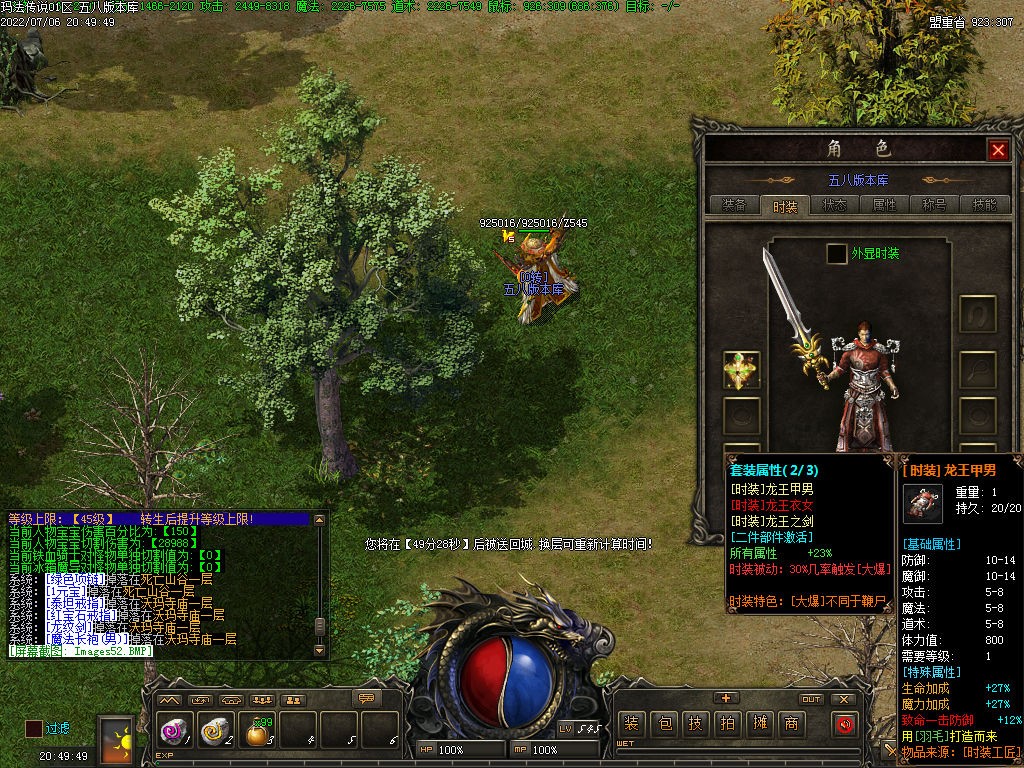The height and width of the screenshot is (768, 1024).
Task: Toggle the red sound speaker button
Action: coord(846,724)
